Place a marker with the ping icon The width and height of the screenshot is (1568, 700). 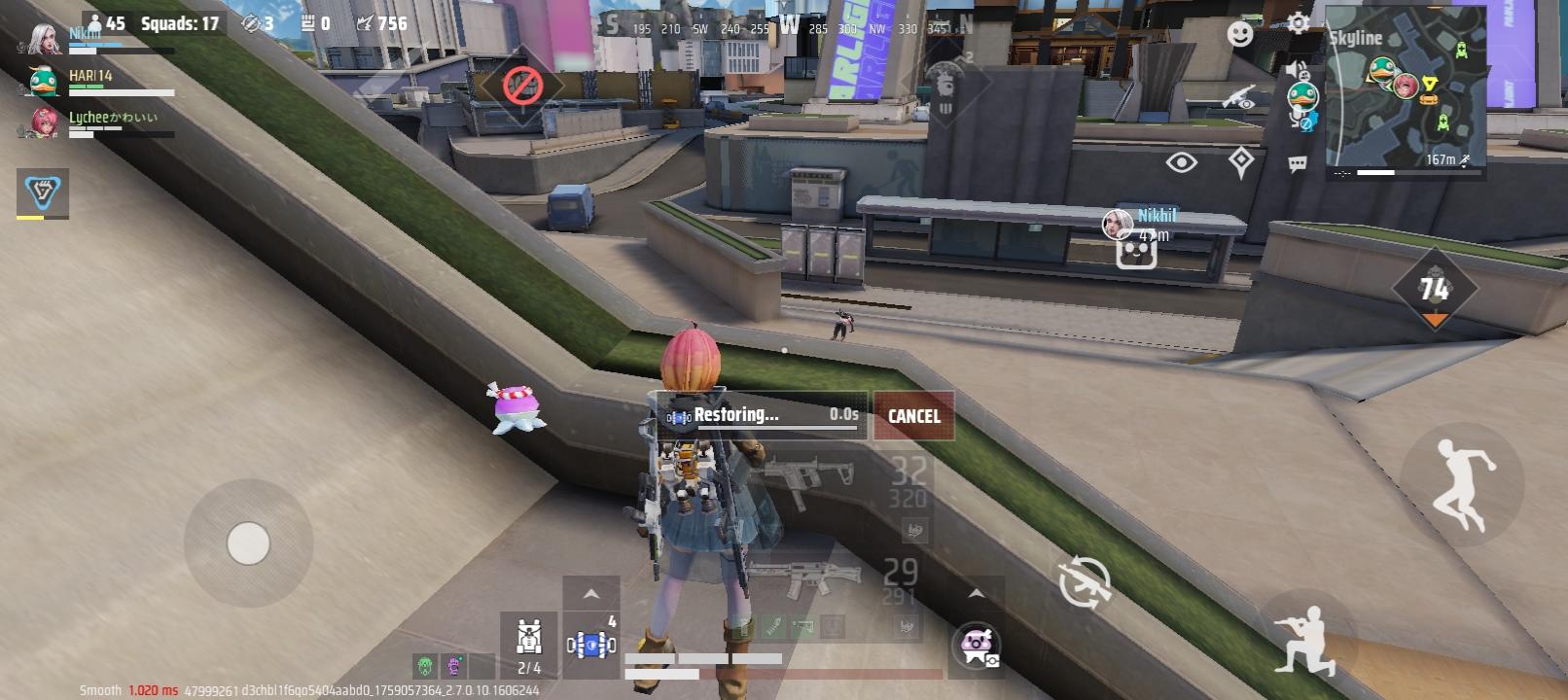click(x=1241, y=158)
